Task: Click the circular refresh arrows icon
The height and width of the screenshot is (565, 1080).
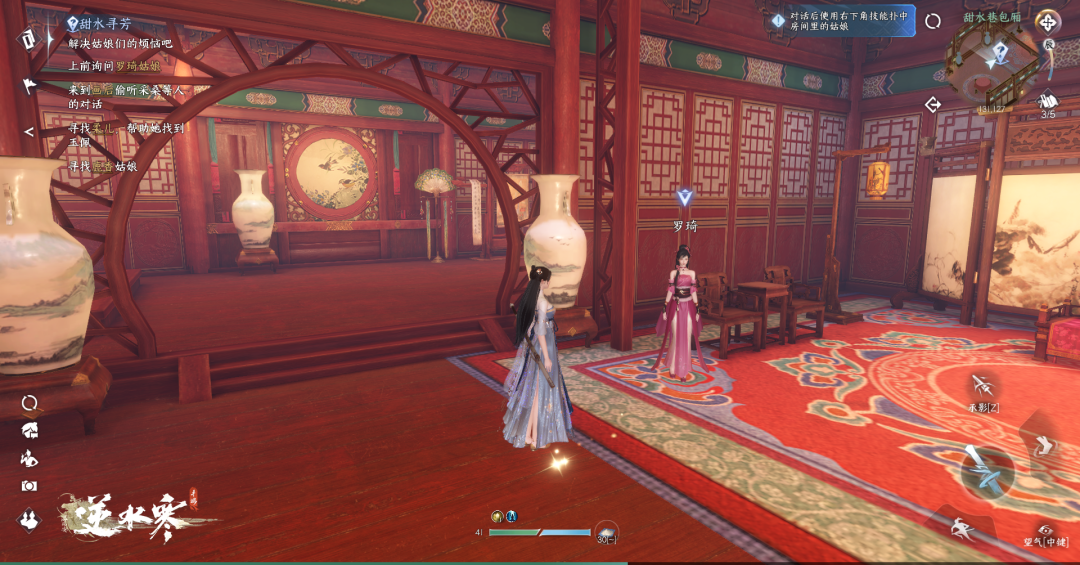Action: (x=933, y=21)
